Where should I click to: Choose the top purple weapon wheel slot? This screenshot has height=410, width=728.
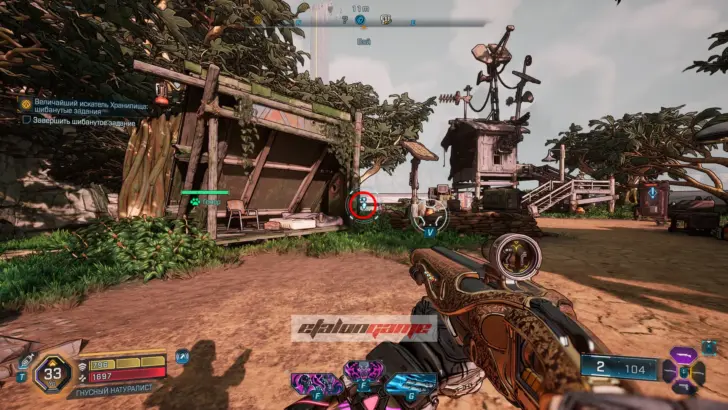[683, 354]
